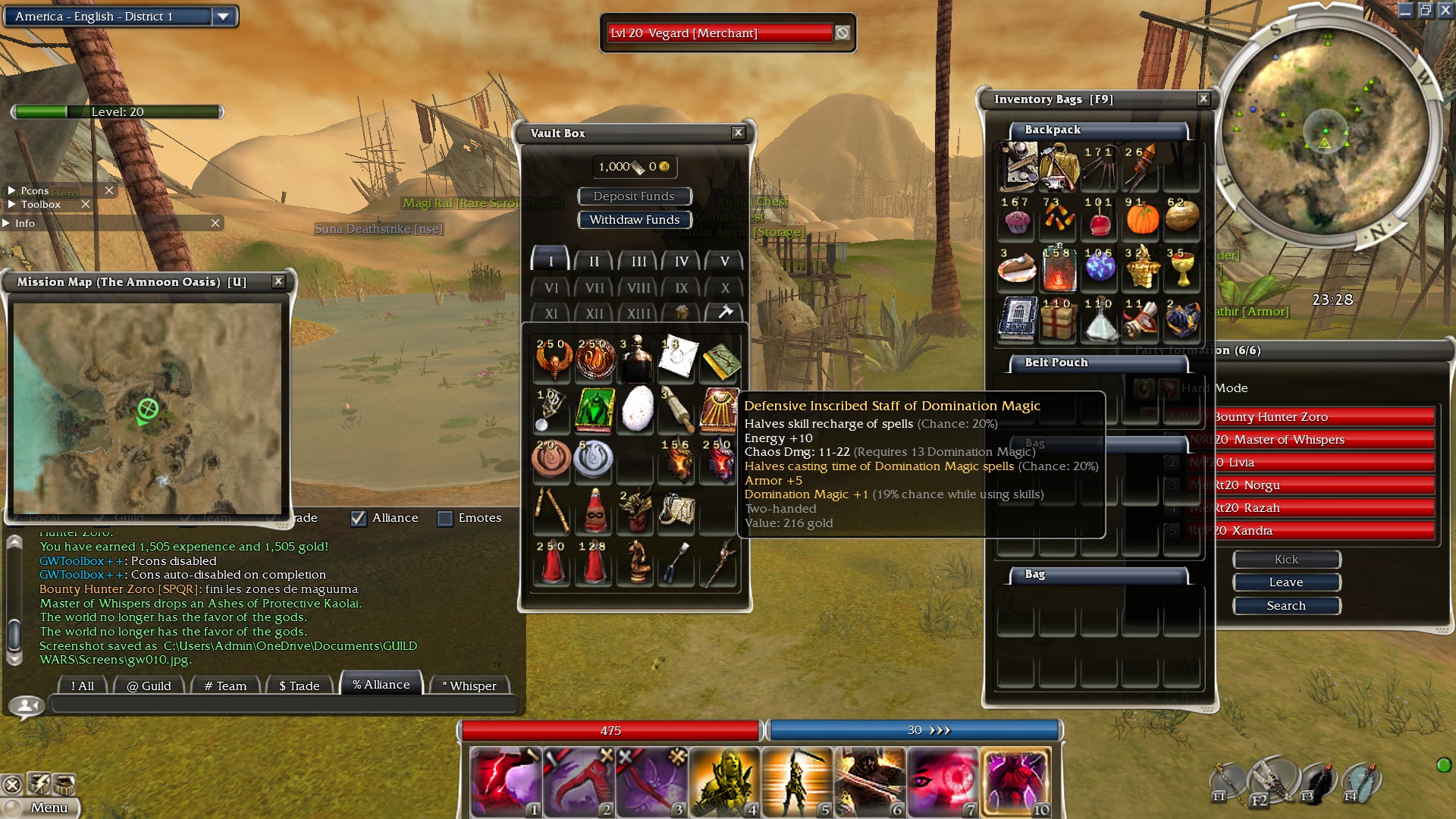The image size is (1456, 819).
Task: Click the Deposit Funds button
Action: (x=634, y=196)
